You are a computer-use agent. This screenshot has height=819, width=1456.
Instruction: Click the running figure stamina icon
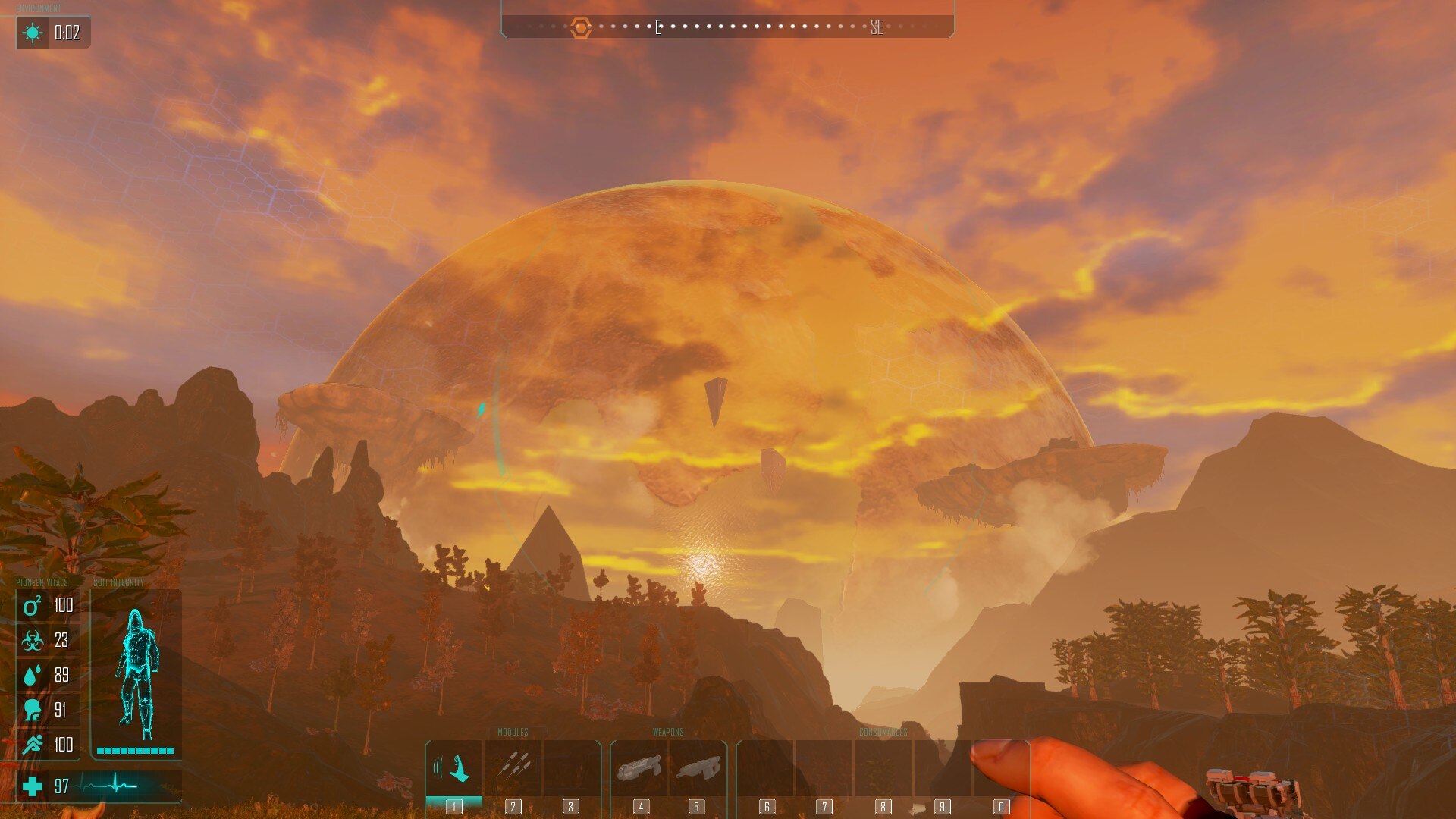32,745
